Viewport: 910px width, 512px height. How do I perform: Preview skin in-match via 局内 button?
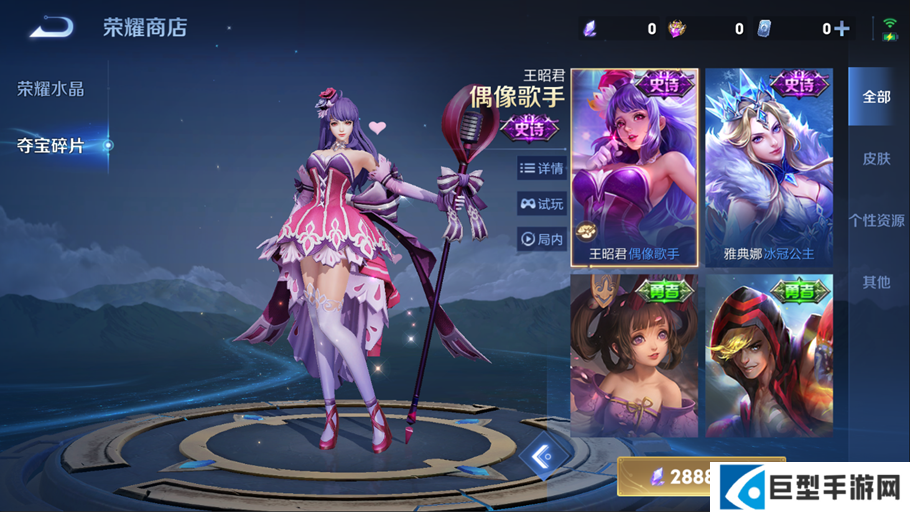click(542, 239)
